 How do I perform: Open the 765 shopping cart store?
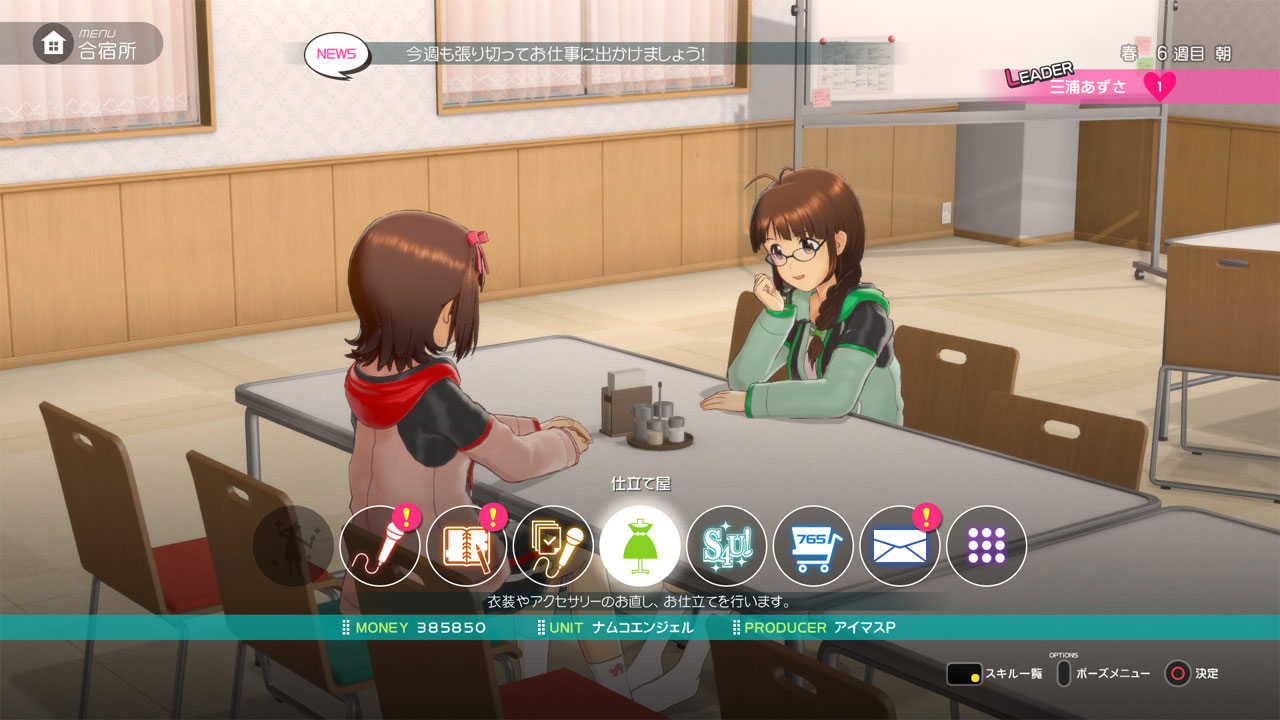pyautogui.click(x=813, y=546)
